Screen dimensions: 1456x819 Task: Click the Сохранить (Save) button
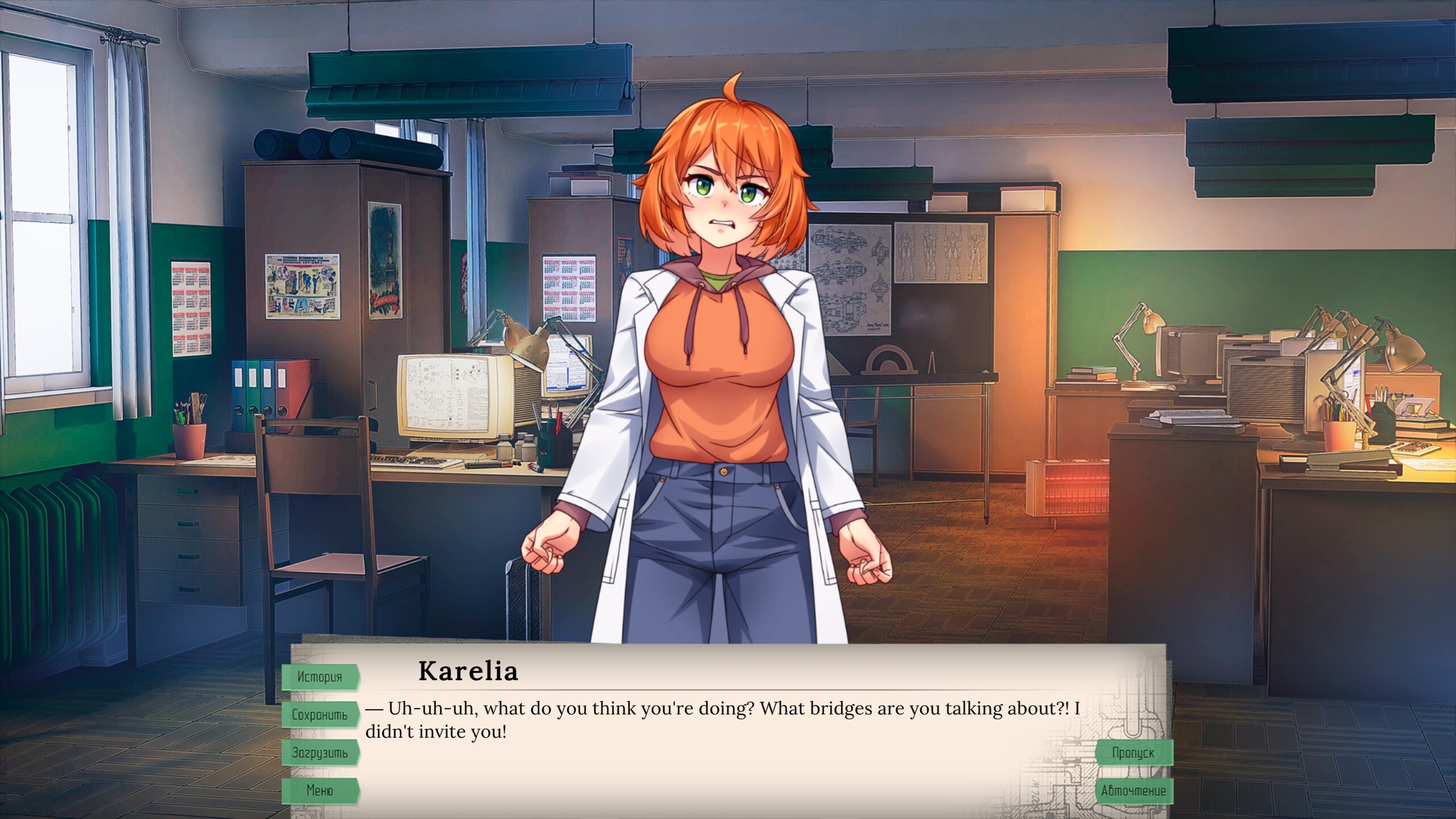click(x=320, y=715)
